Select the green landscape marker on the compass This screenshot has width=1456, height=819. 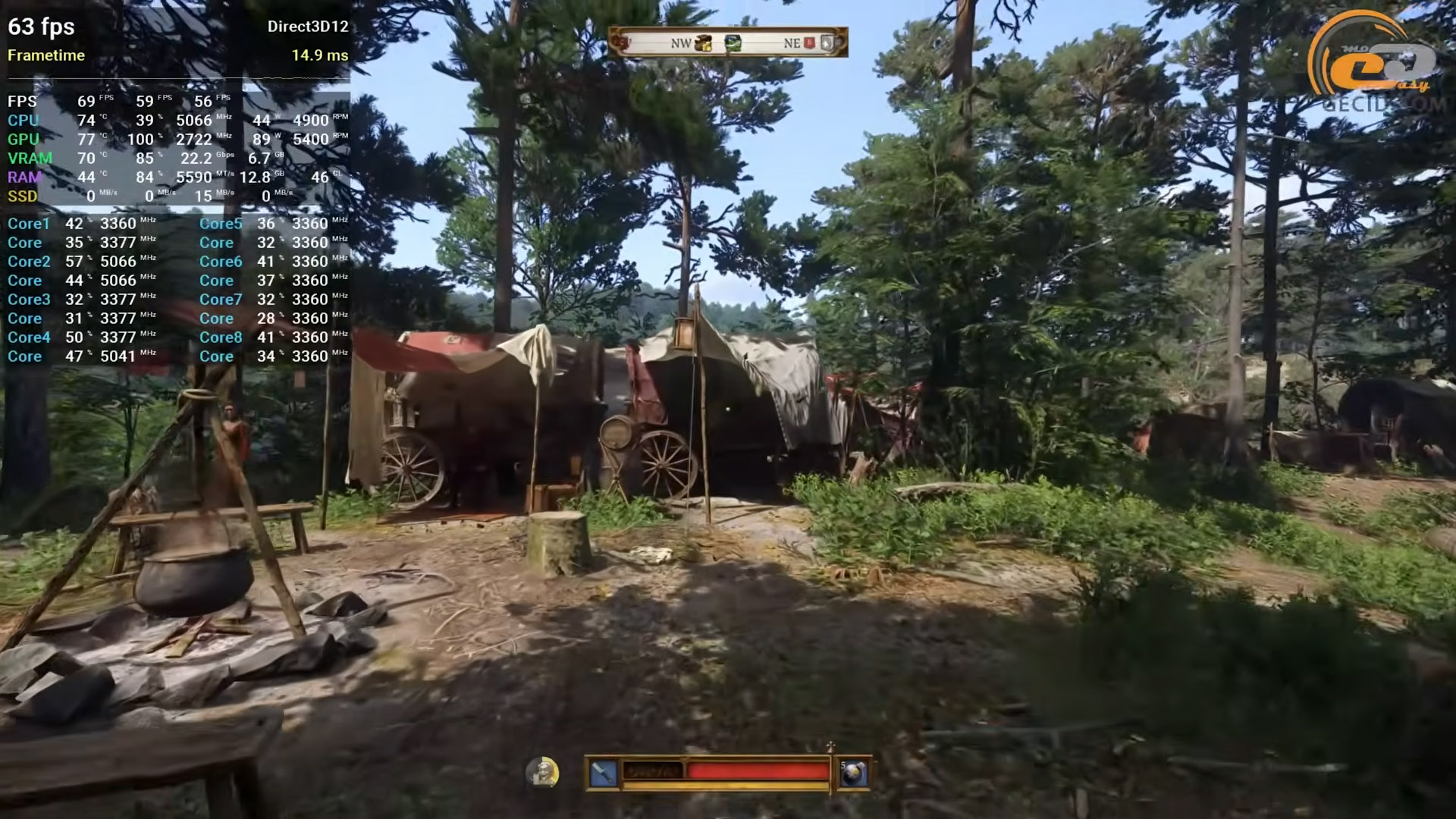[x=733, y=43]
